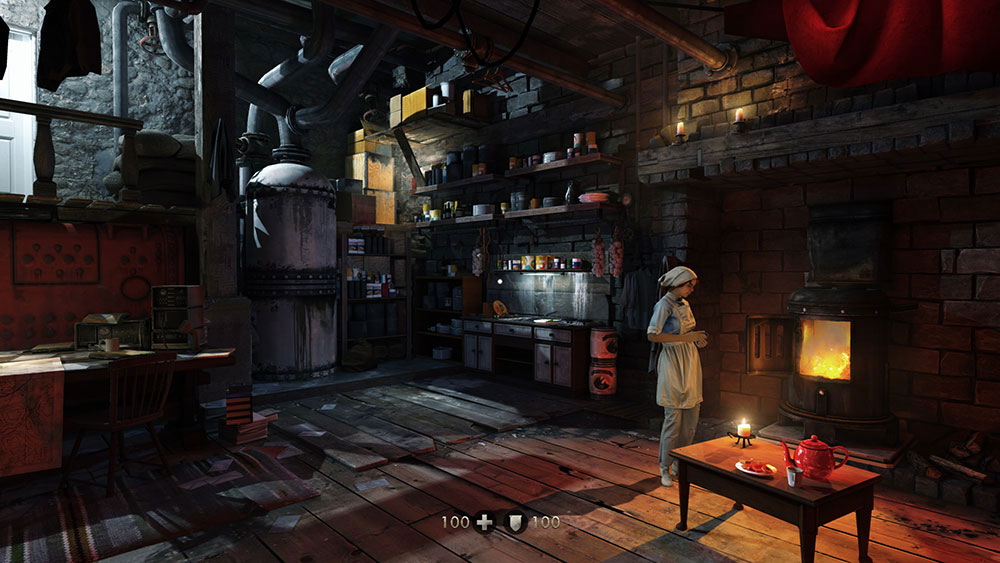Click the armor shield icon
The width and height of the screenshot is (1000, 563).
[516, 522]
